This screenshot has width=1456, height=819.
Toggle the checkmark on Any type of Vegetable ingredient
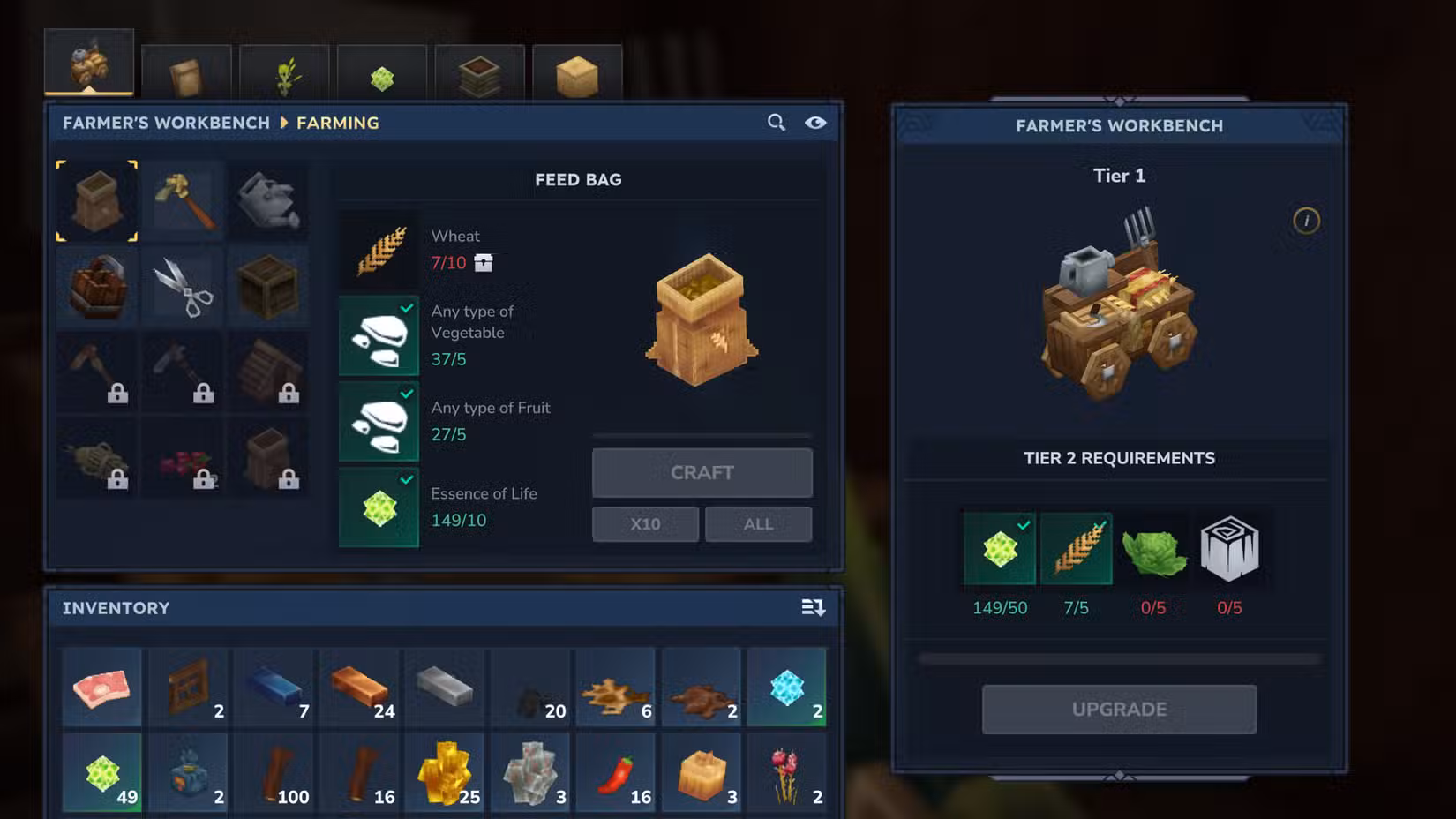pos(406,307)
